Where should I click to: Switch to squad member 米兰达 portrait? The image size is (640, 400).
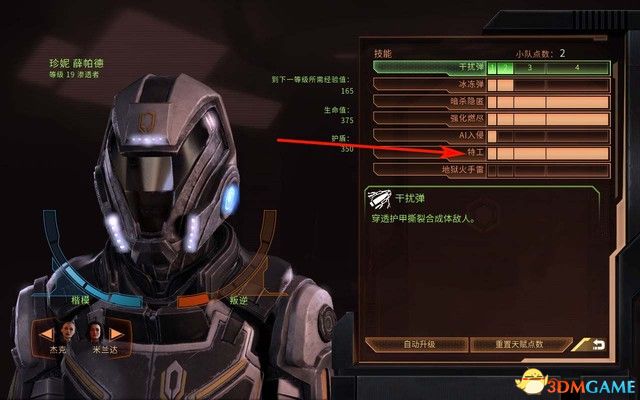coord(95,331)
